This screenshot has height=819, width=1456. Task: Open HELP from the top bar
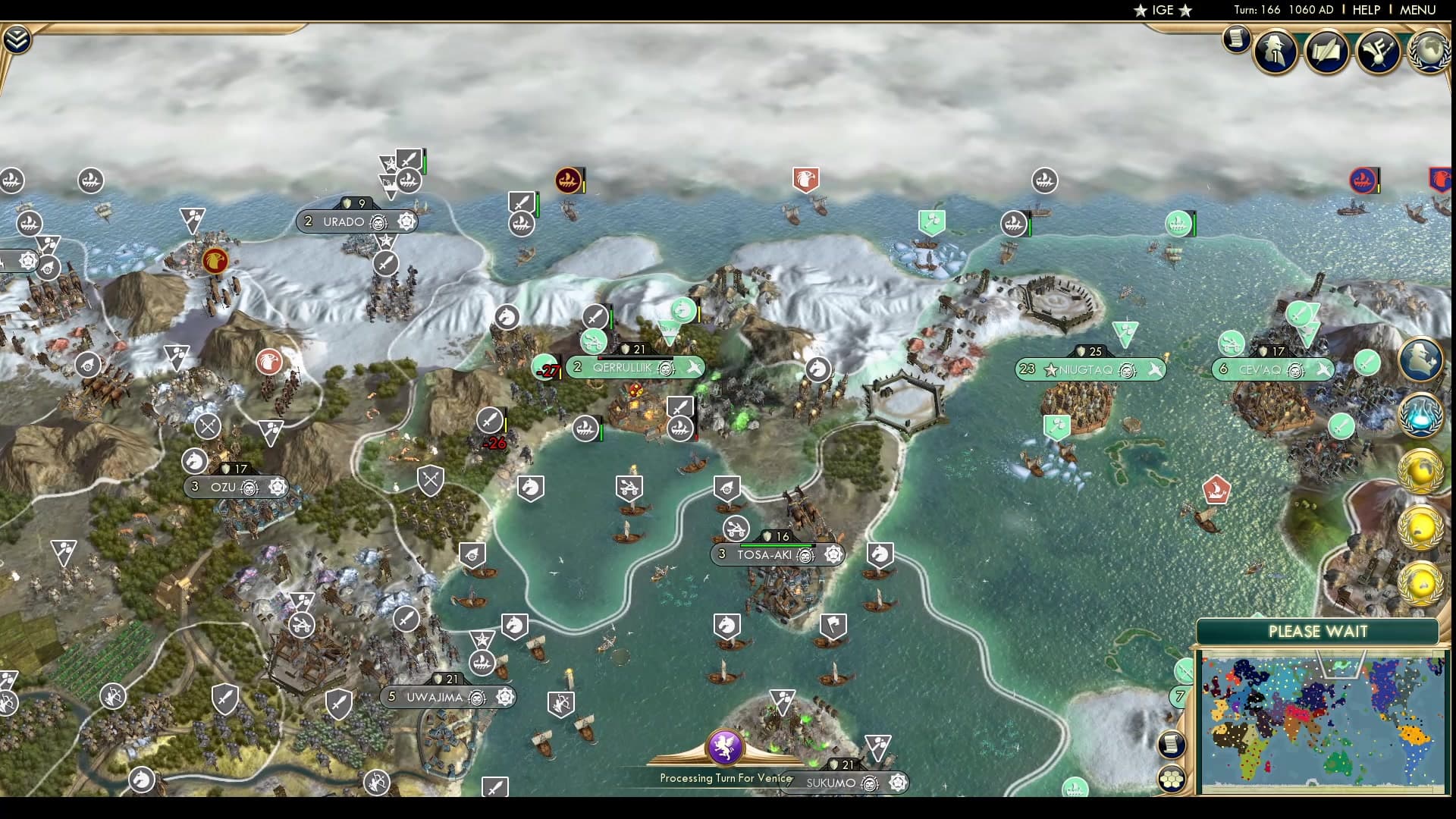tap(1365, 11)
